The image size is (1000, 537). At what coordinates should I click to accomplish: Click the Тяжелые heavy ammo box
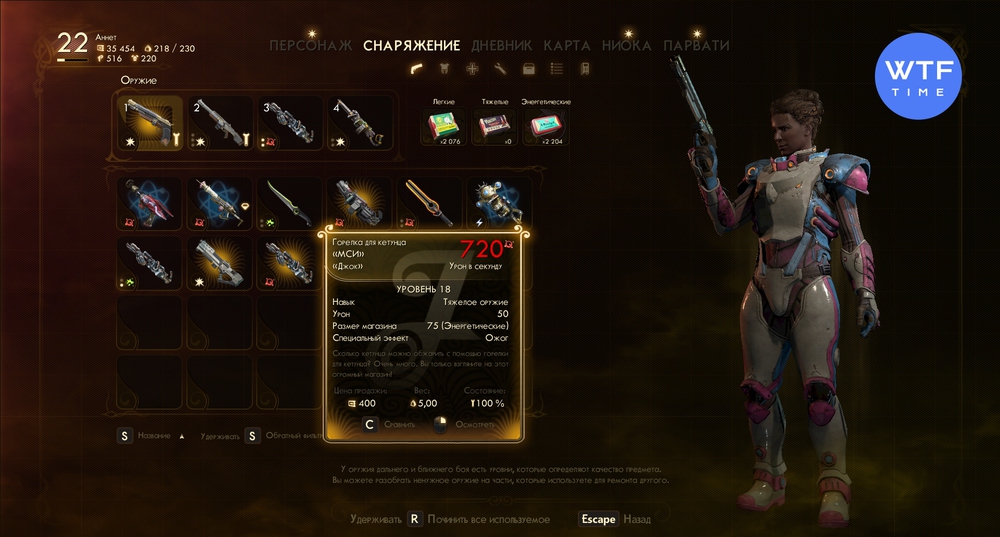(493, 126)
